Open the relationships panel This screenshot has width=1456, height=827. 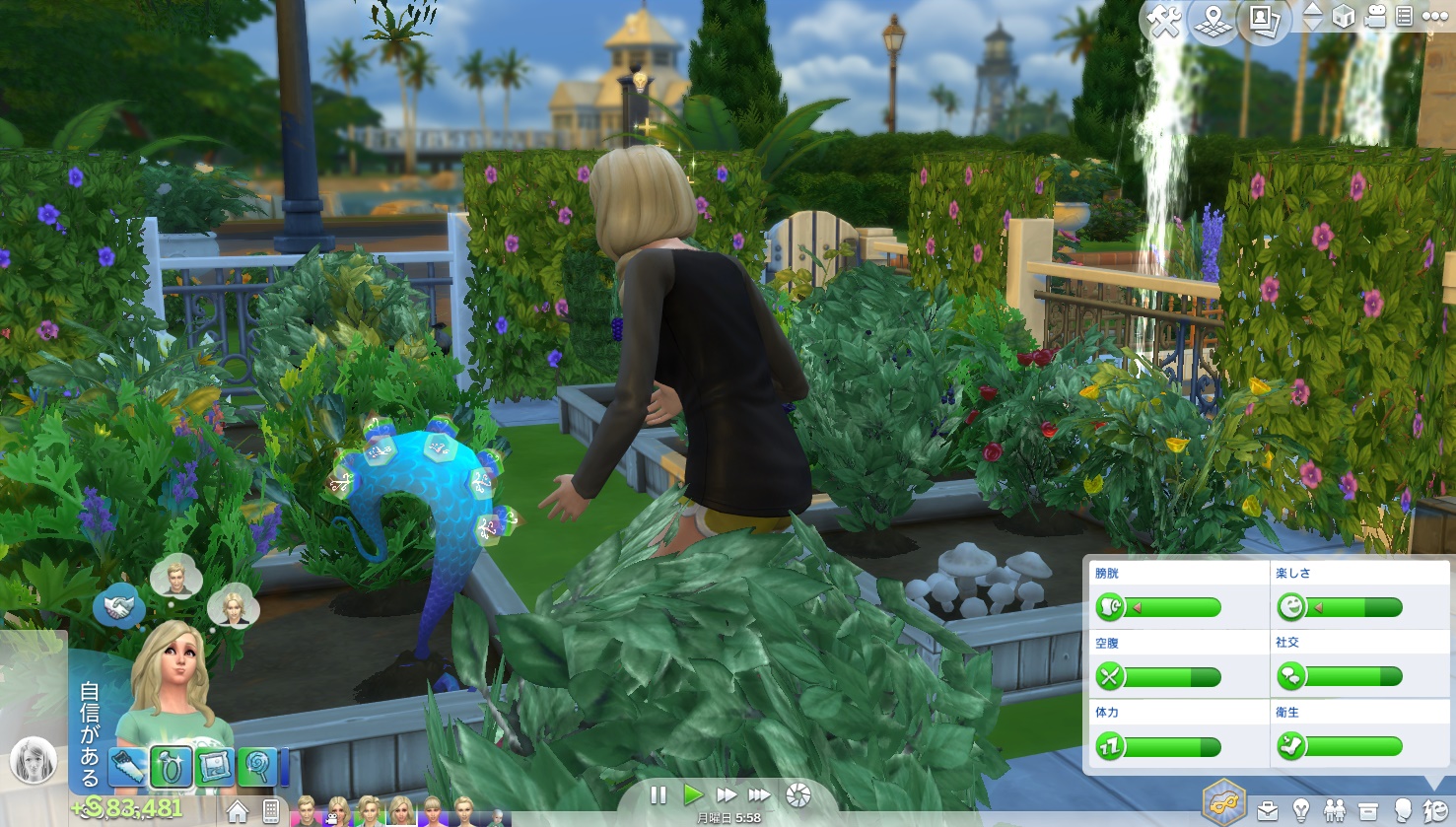[x=1335, y=810]
